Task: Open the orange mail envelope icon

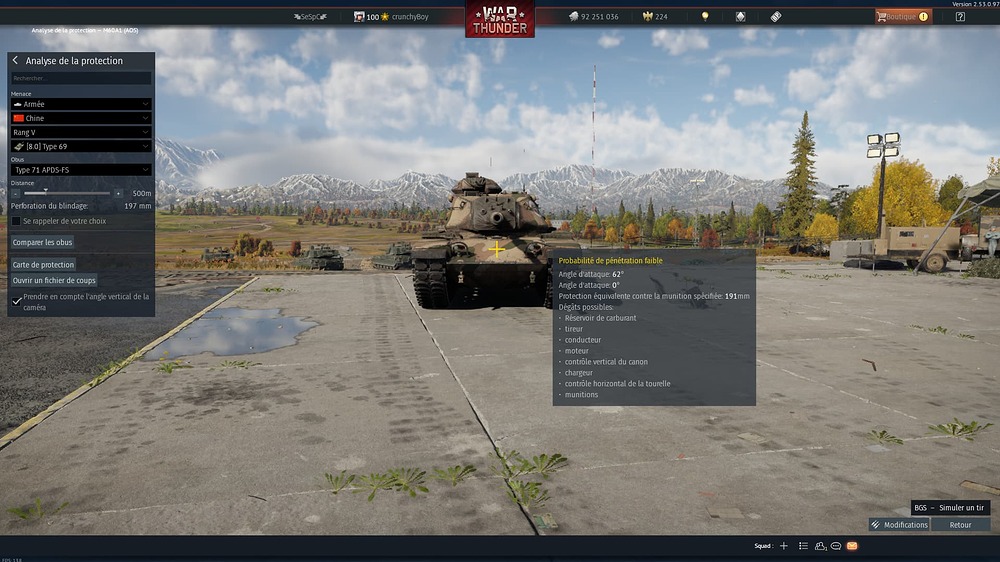Action: coord(852,546)
